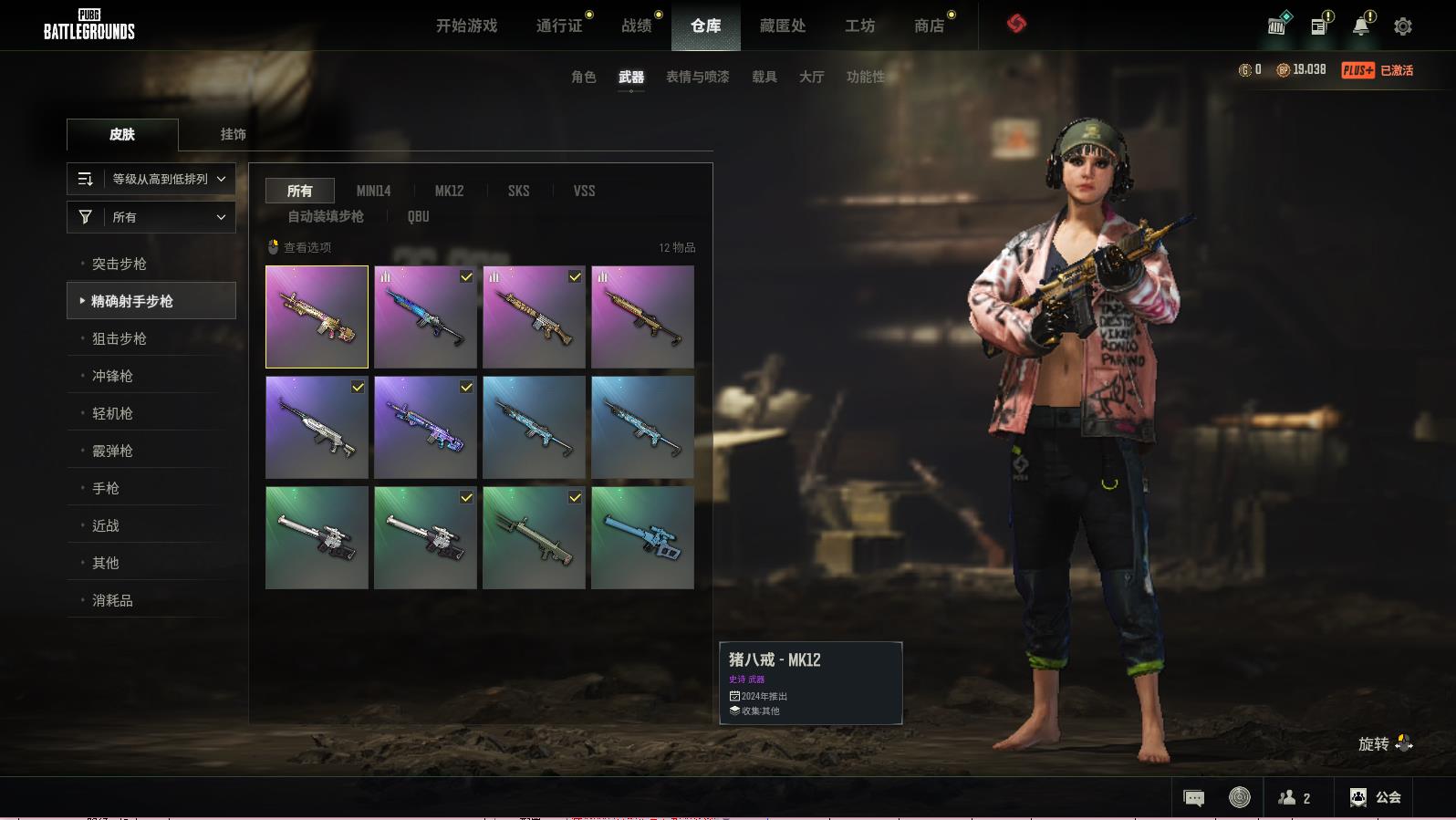
Task: Open the notifications bell
Action: [x=1360, y=26]
